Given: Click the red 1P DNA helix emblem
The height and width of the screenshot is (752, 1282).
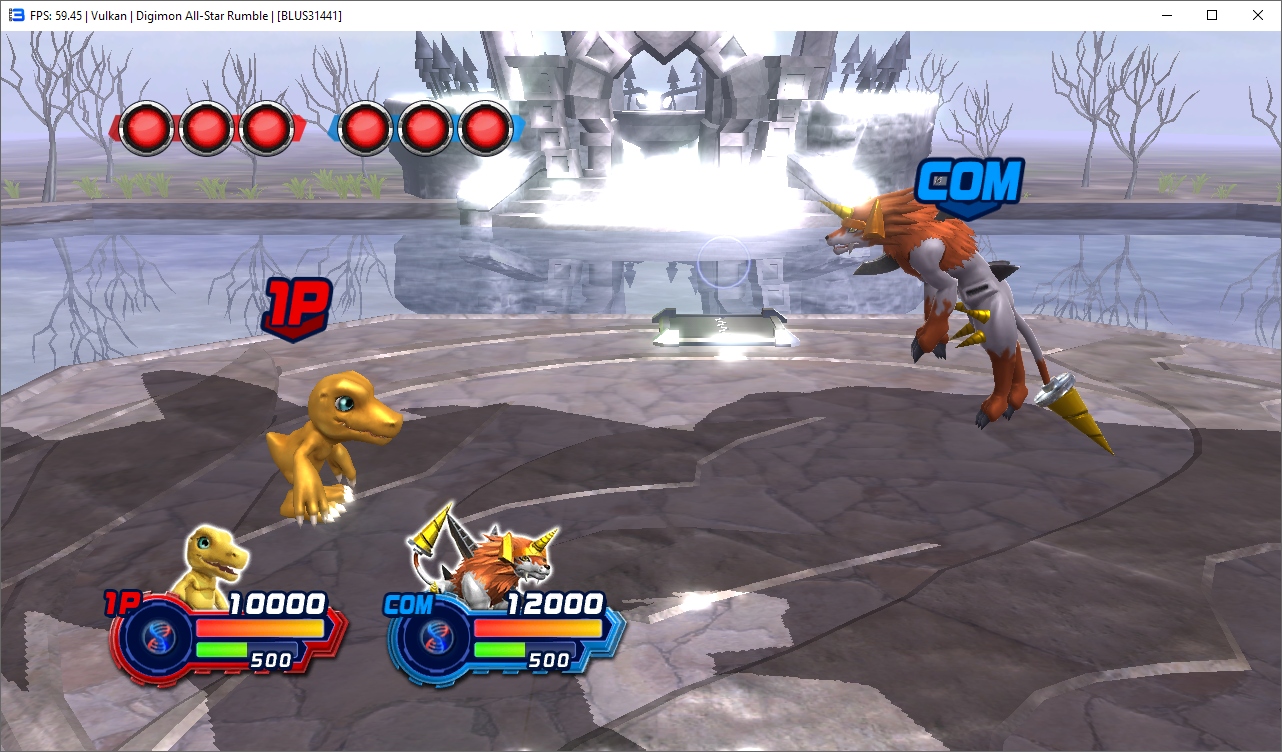Looking at the screenshot, I should pos(155,637).
